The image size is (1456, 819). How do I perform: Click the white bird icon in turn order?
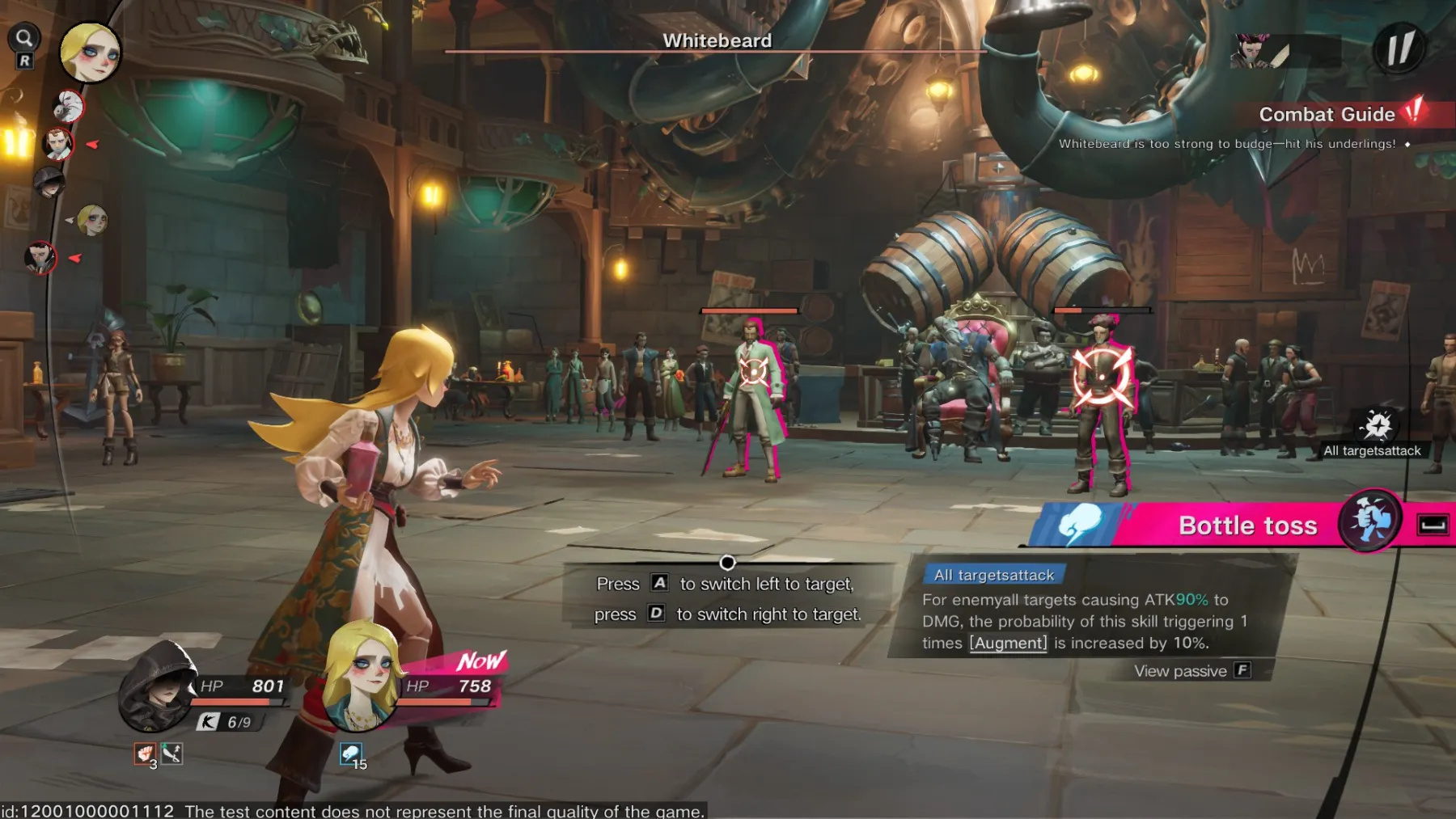[x=68, y=107]
